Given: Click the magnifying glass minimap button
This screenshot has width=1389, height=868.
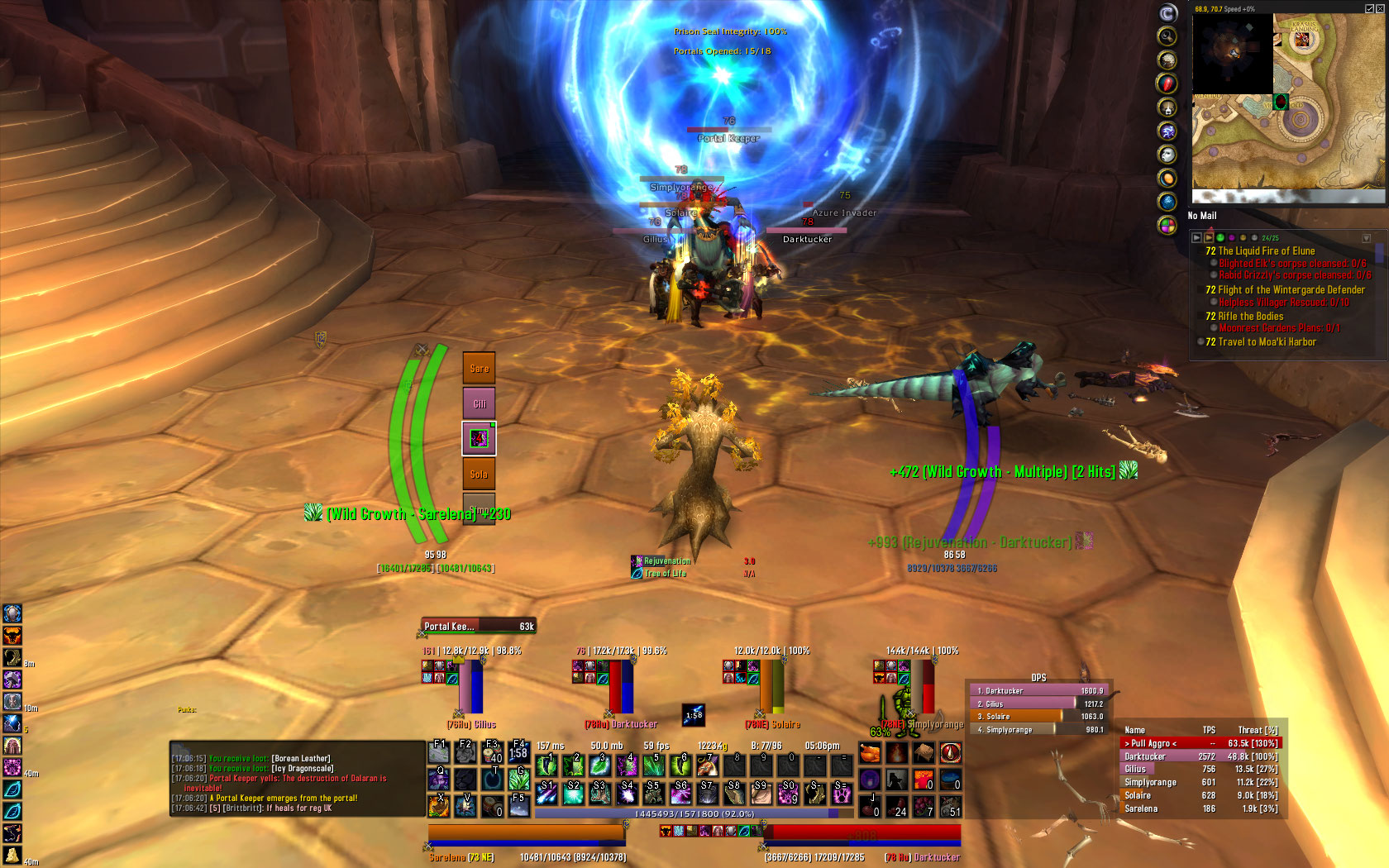Looking at the screenshot, I should [x=1167, y=36].
